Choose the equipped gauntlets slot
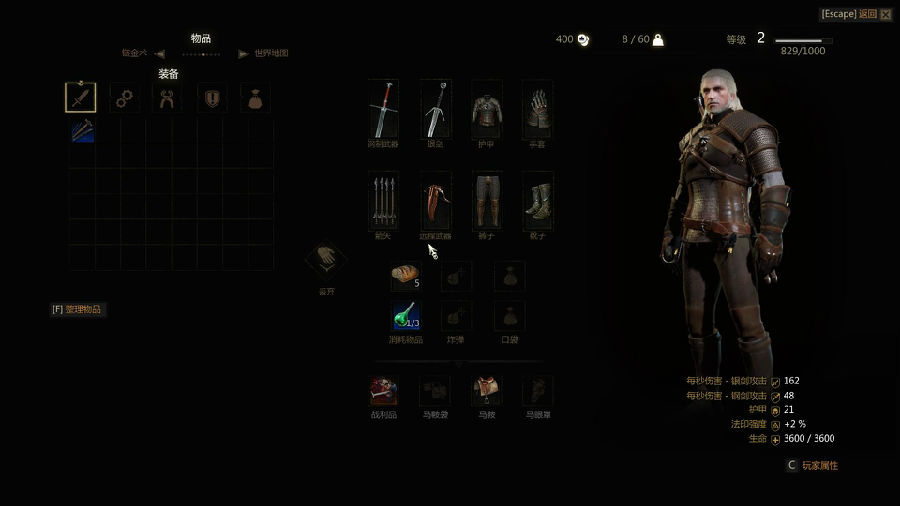 click(x=537, y=109)
